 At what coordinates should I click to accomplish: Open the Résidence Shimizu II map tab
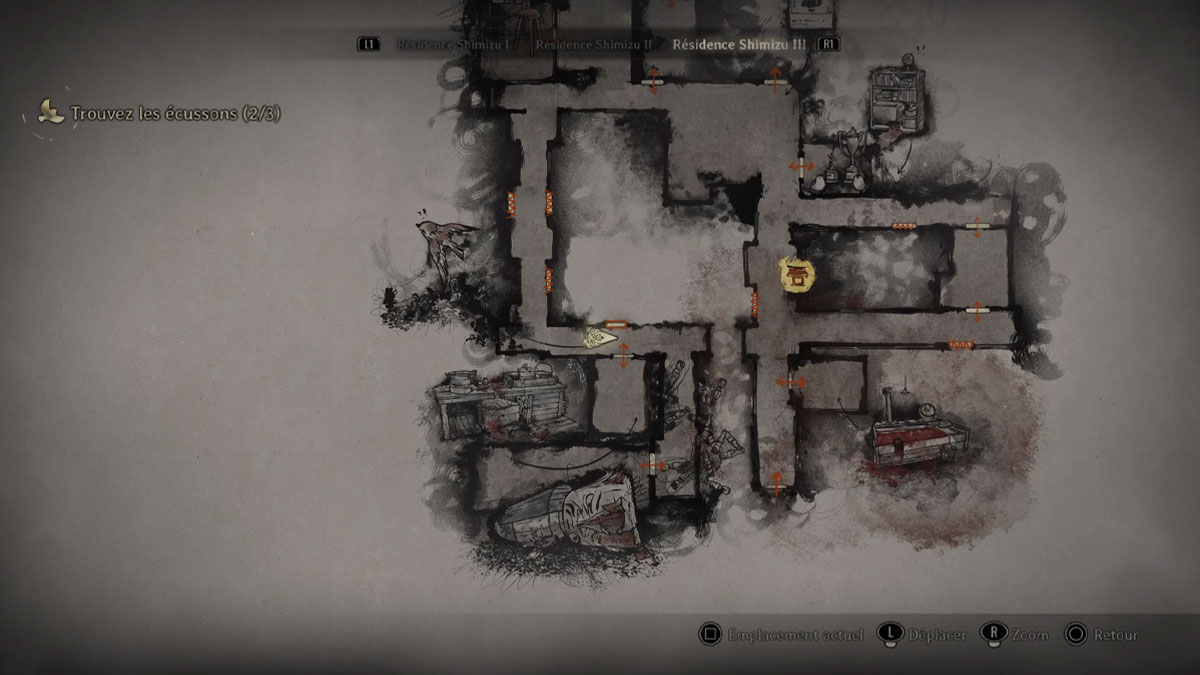click(x=593, y=44)
